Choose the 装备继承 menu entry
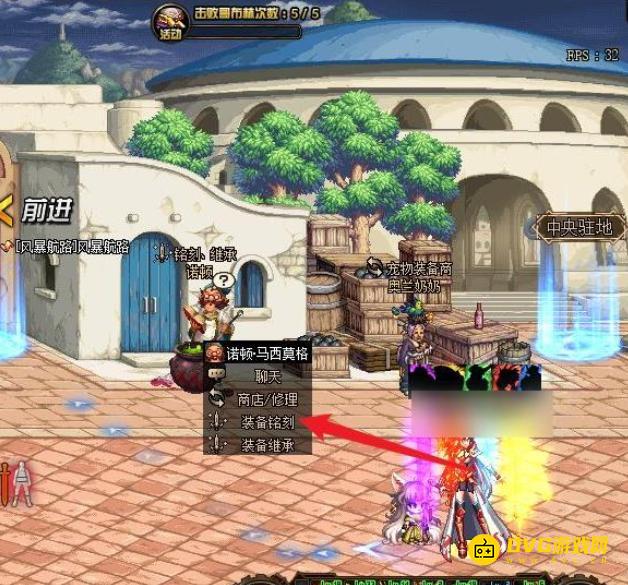 pos(266,445)
